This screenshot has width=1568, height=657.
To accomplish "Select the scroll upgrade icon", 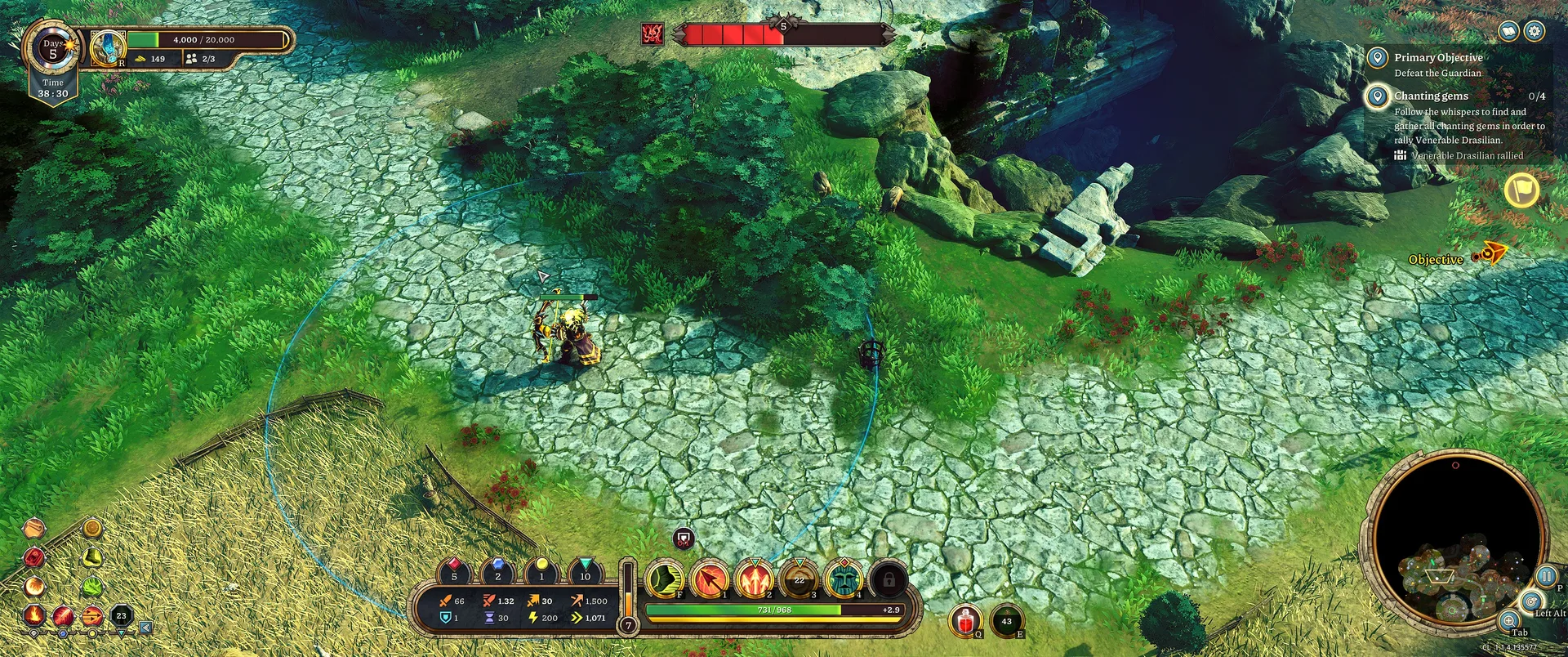I will pyautogui.click(x=33, y=529).
